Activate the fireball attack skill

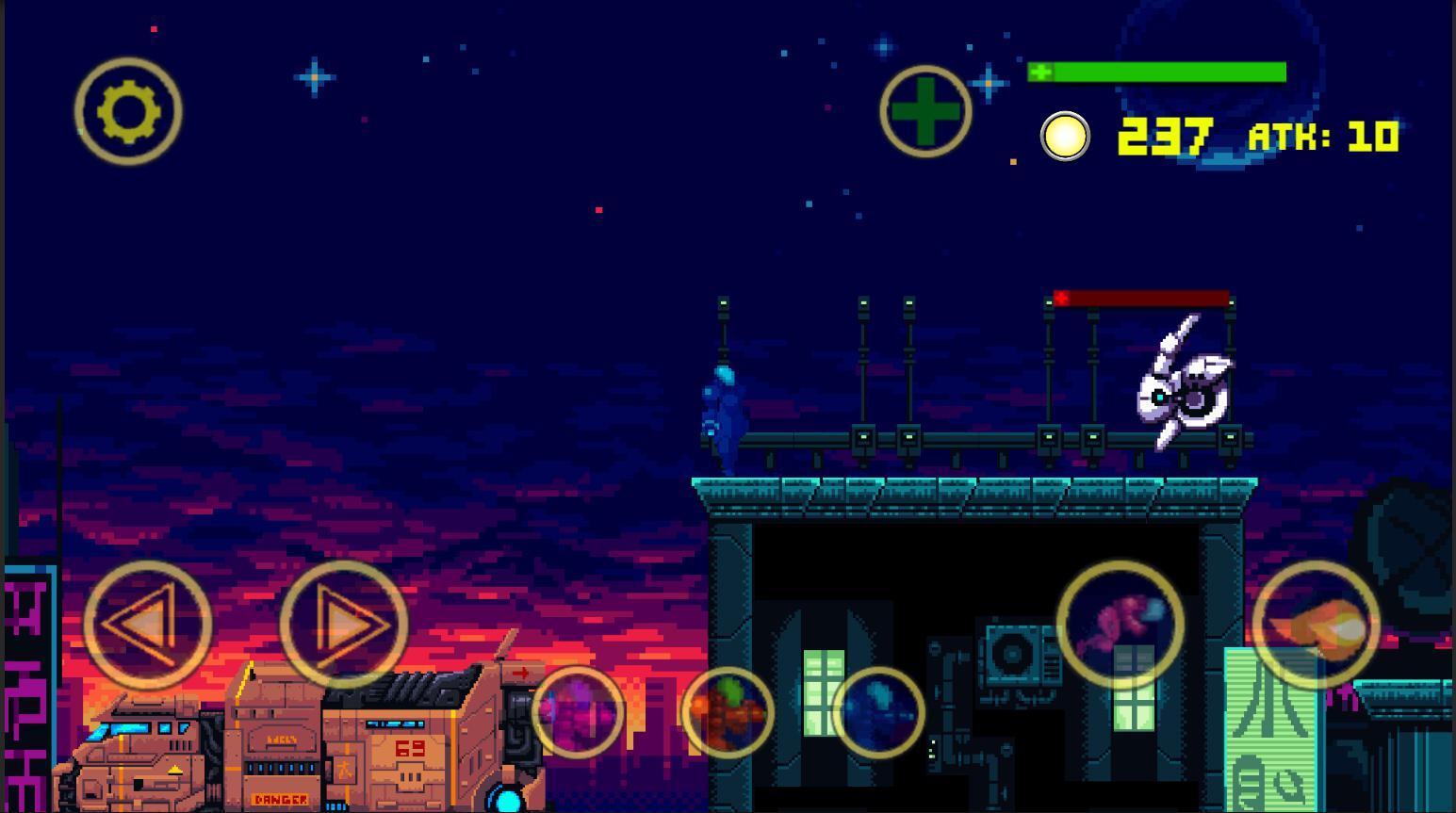1316,622
